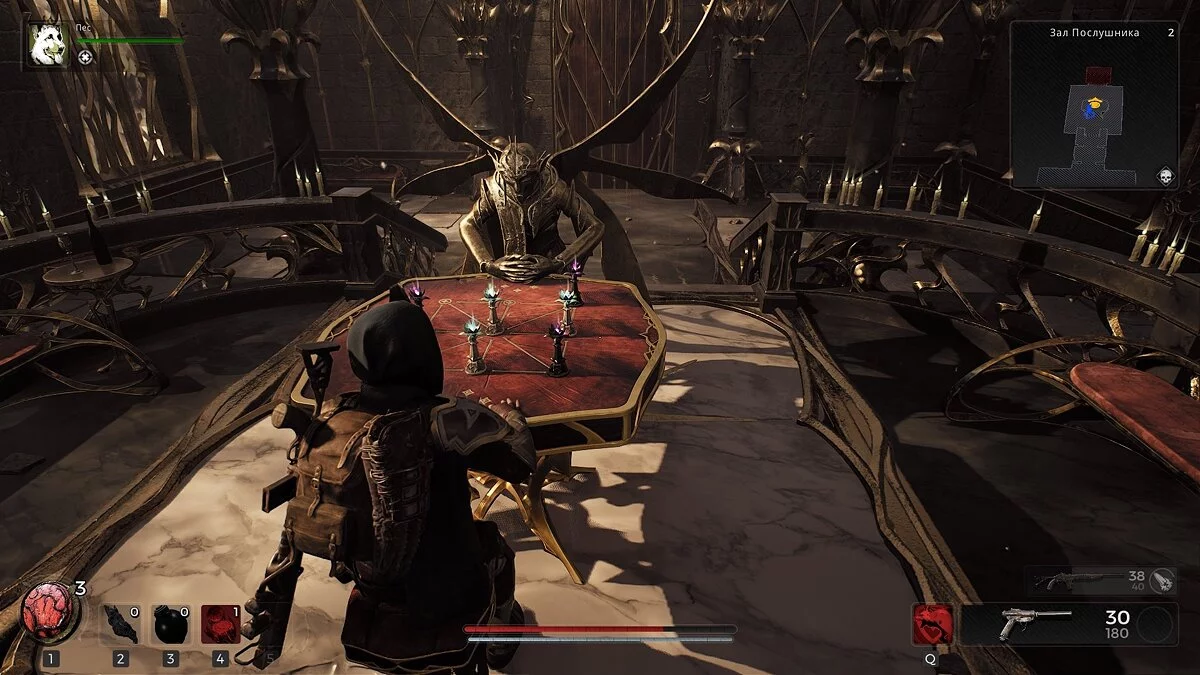Use the red heart relic
Viewport: 1200px width, 675px height.
pyautogui.click(x=51, y=613)
